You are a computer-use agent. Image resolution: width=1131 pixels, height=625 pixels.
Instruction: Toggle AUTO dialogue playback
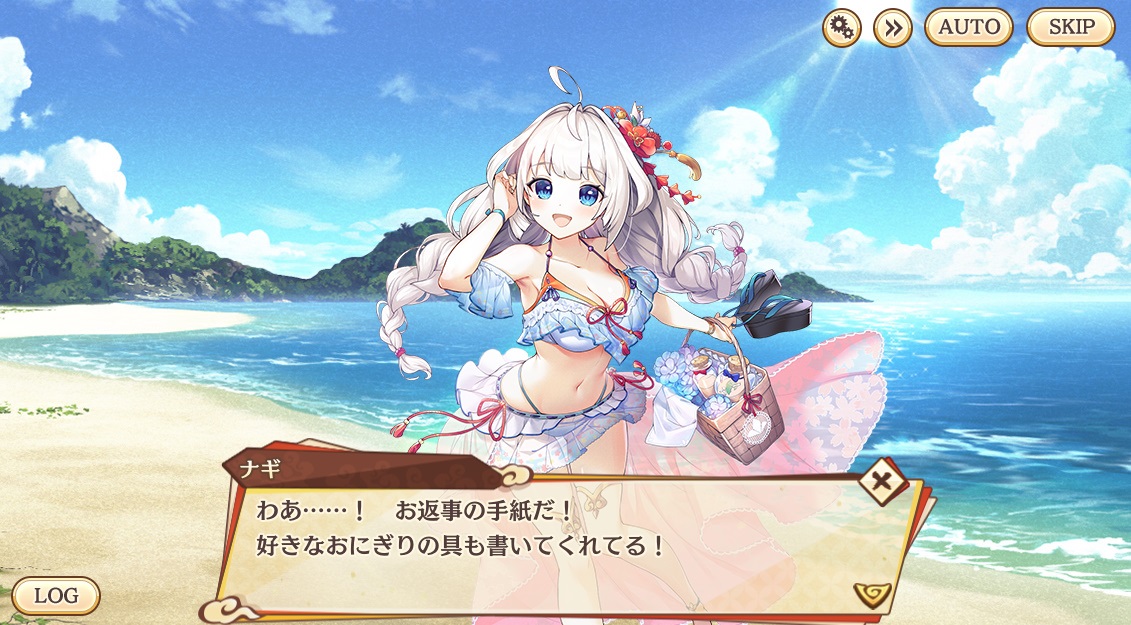pos(968,27)
